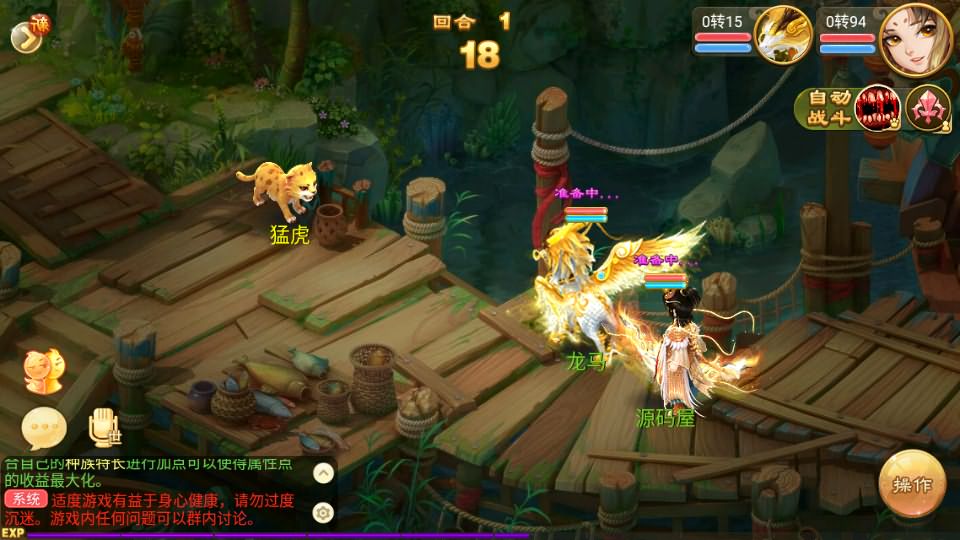Tap the 操作 action button
This screenshot has height=540, width=960.
coord(912,484)
